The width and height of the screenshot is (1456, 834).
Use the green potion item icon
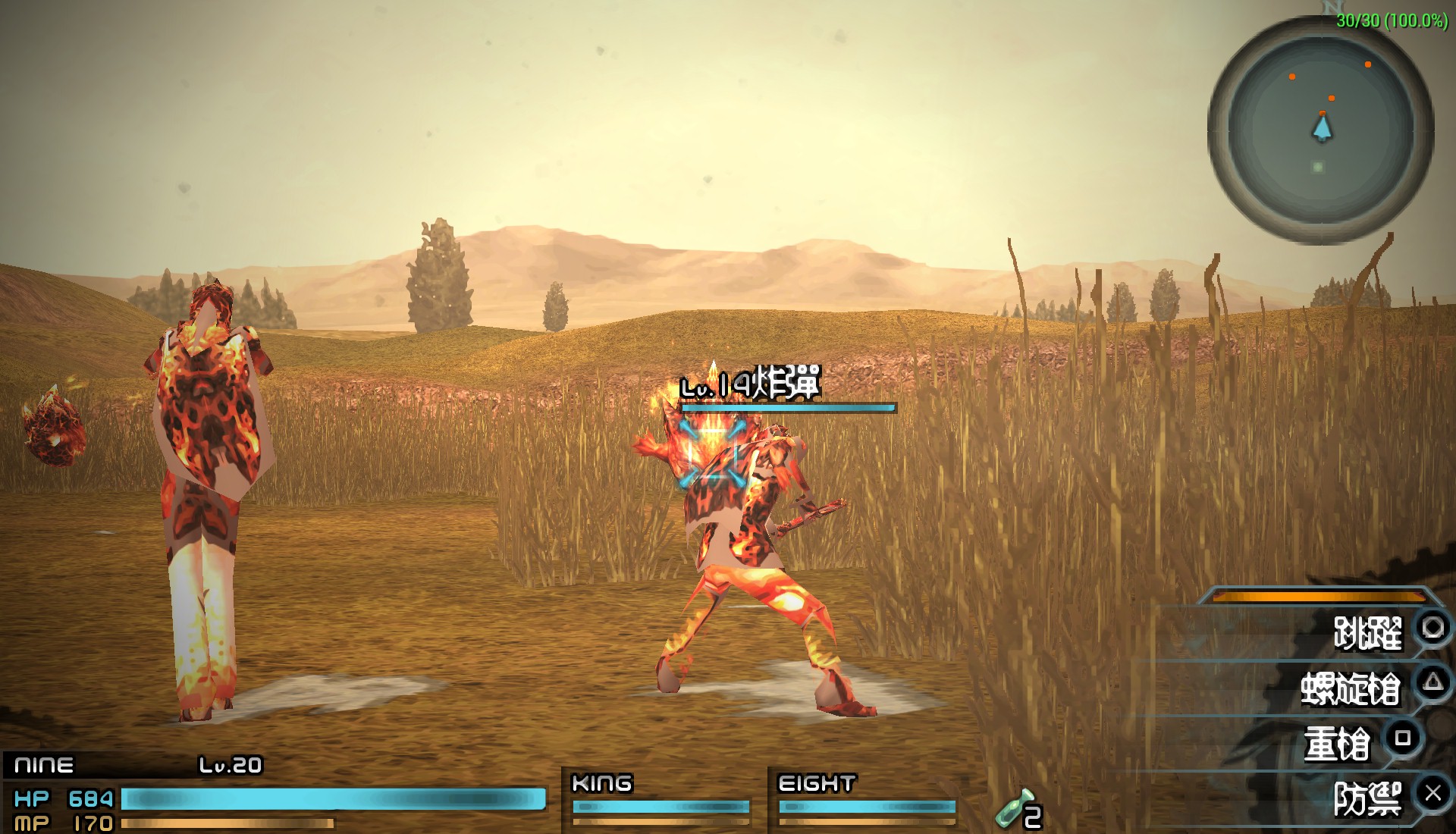point(1016,808)
